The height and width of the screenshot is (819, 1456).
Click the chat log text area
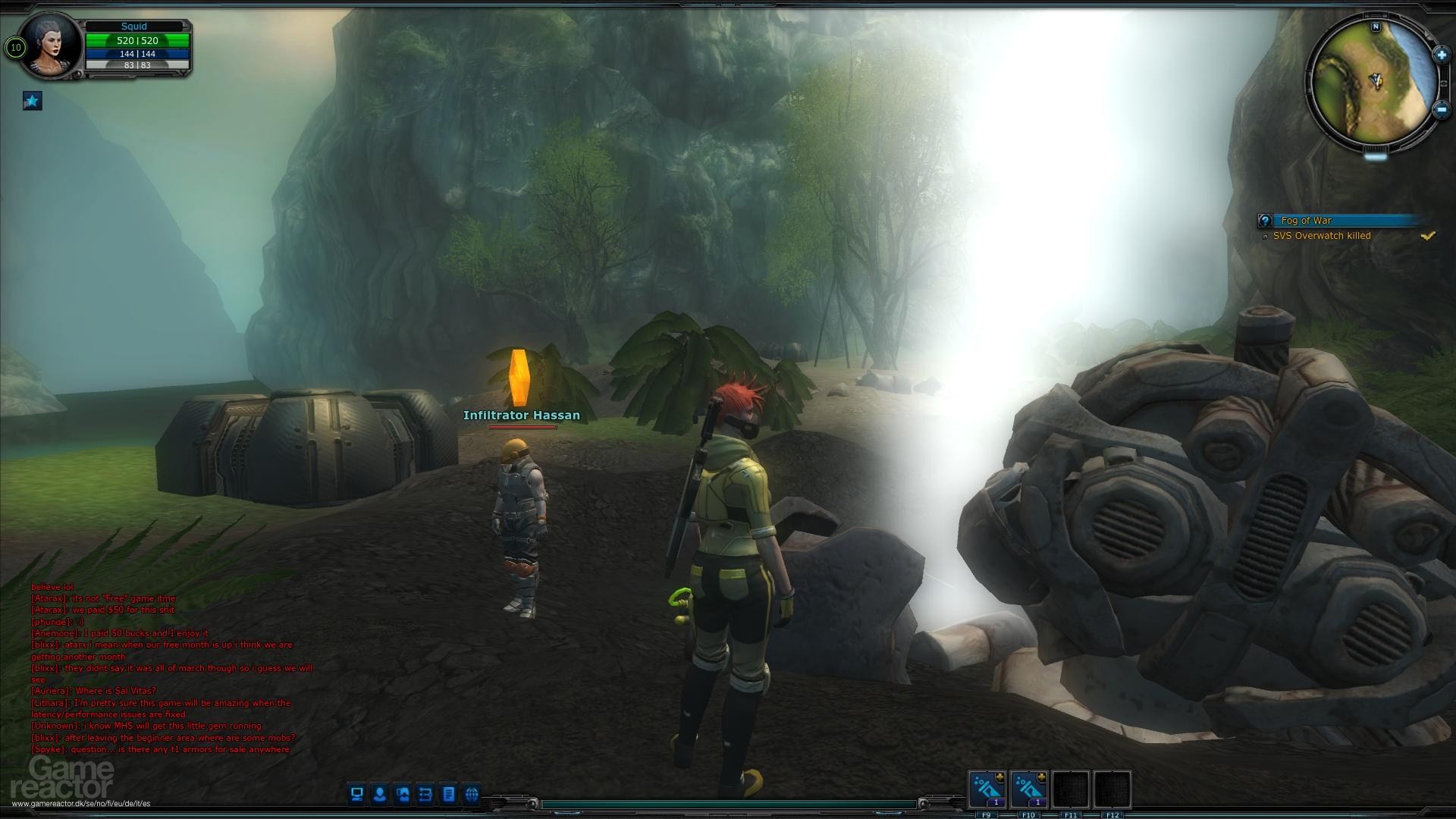[x=171, y=667]
